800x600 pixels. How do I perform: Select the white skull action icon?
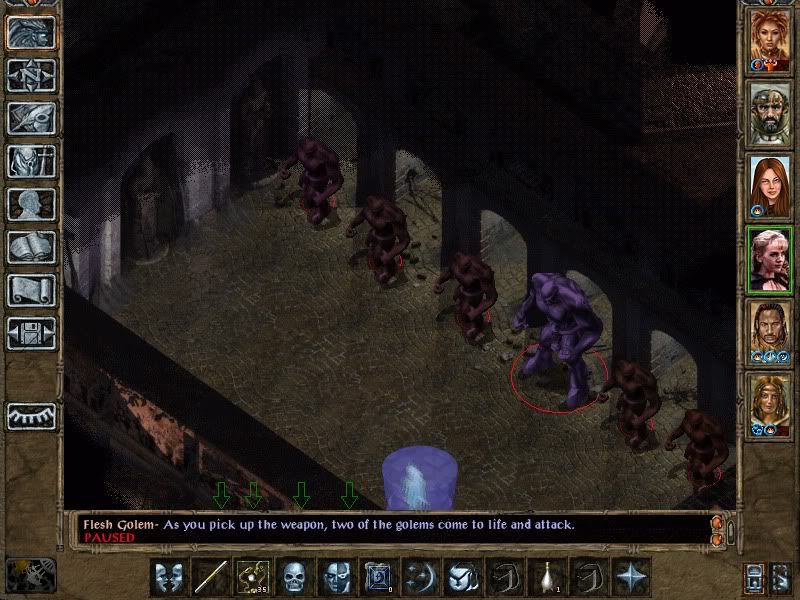[x=293, y=577]
